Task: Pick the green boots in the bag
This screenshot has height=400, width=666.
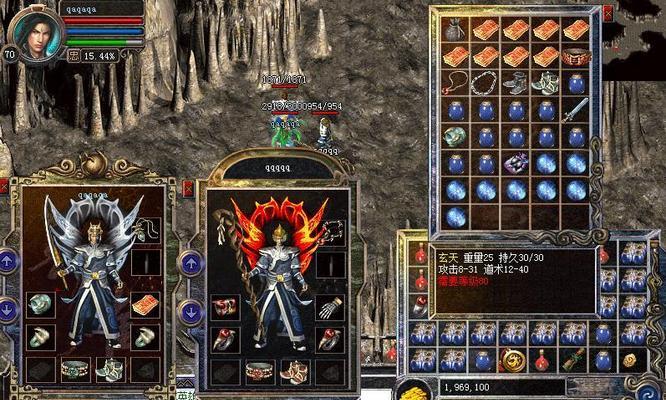Action: pos(546,84)
